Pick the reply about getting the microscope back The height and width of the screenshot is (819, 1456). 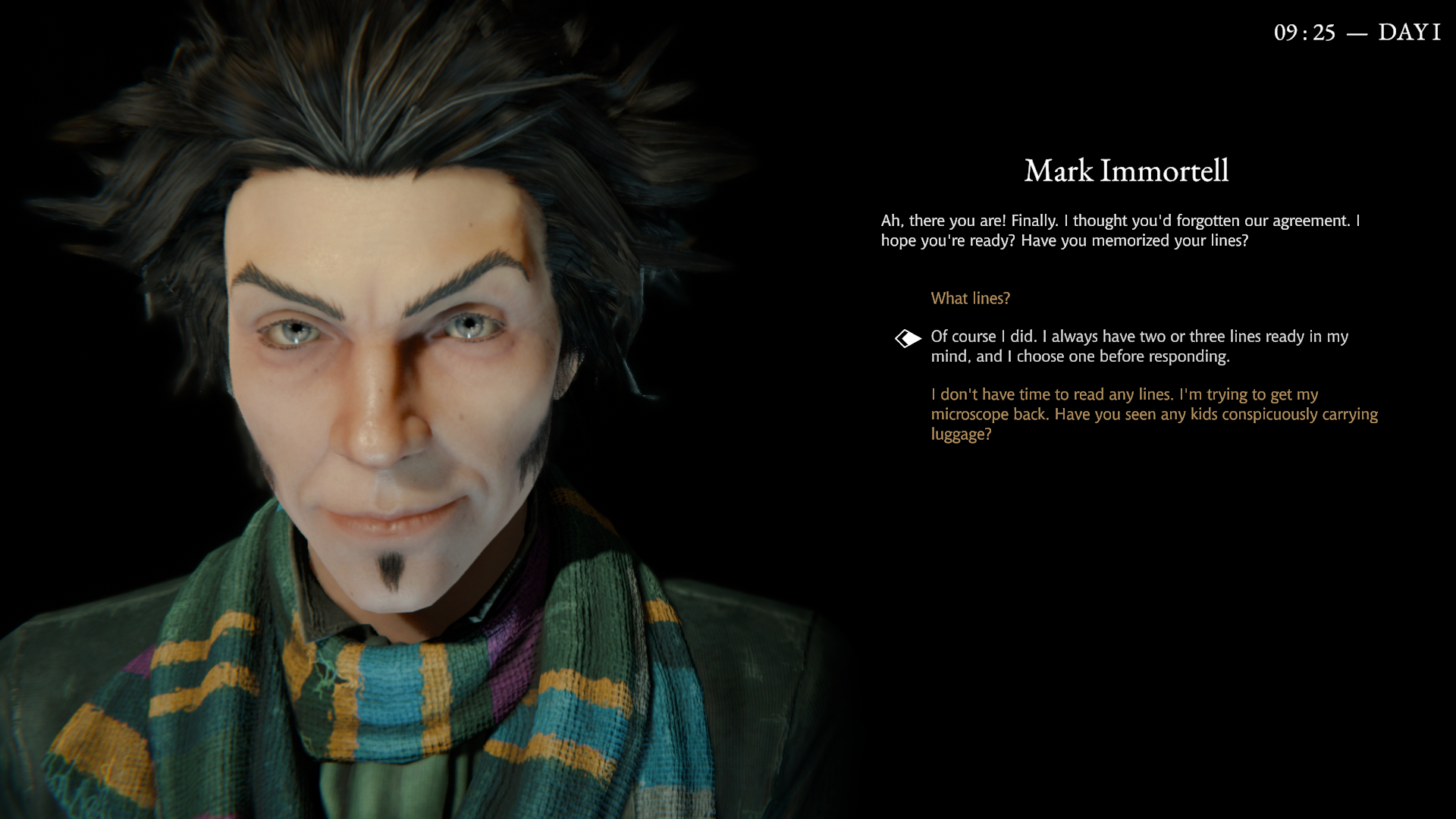(1153, 414)
